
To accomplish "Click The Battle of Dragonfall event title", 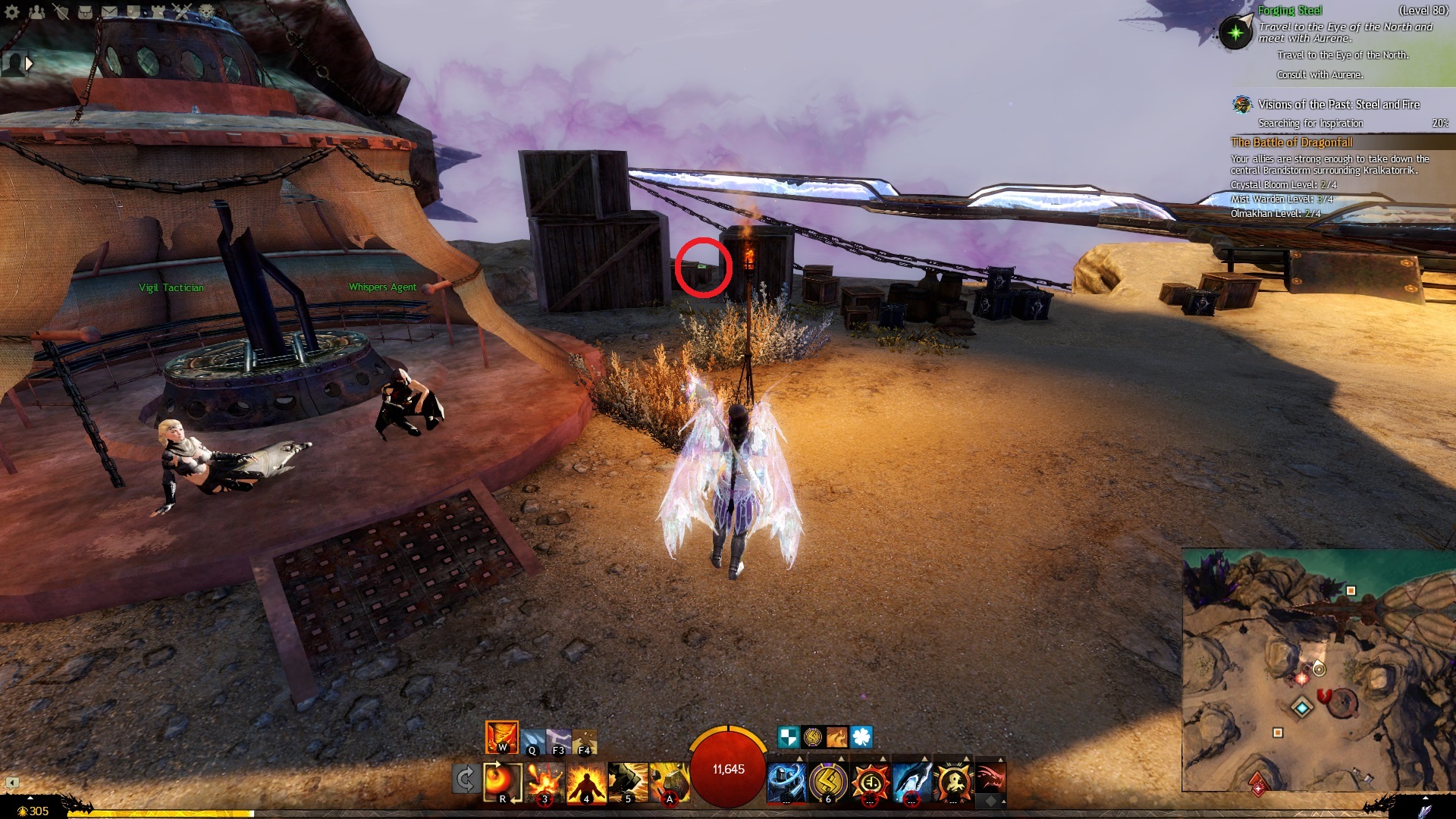I will 1291,143.
